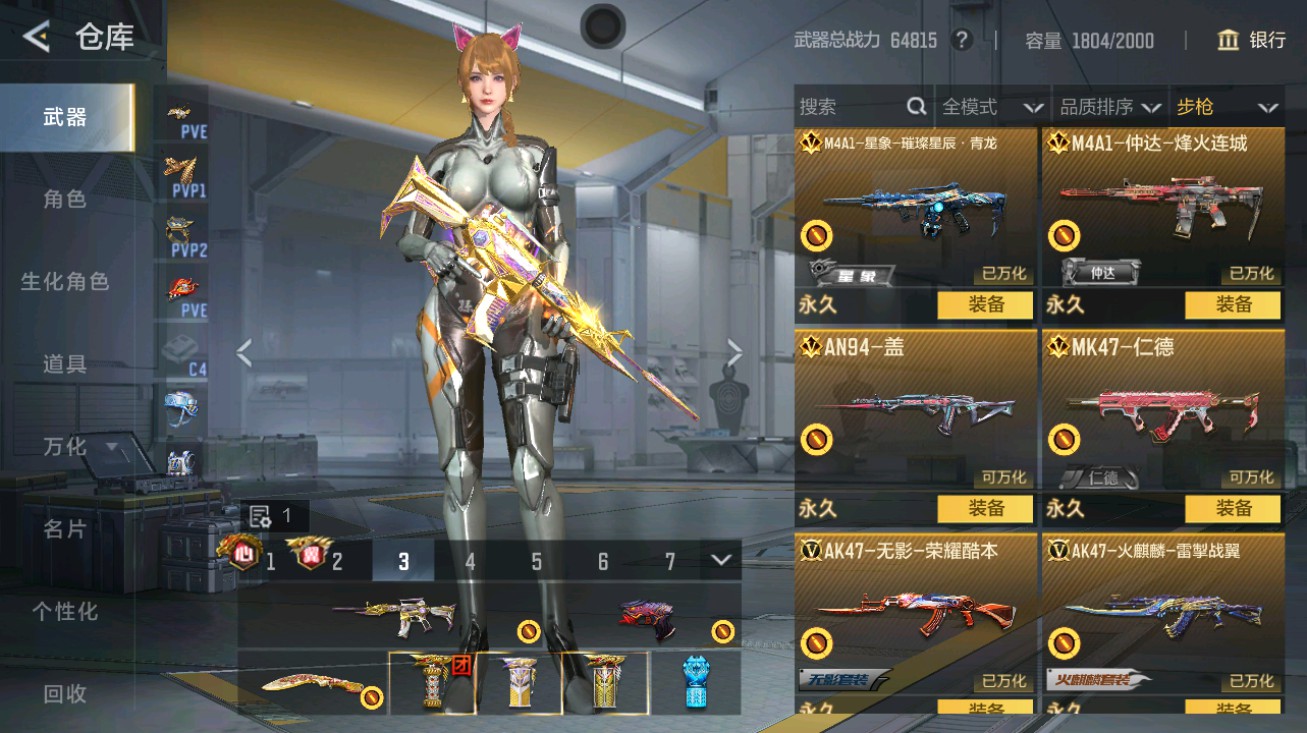Viewport: 1307px width, 733px height.
Task: Click 装备 for the AN94-盖
Action: [985, 509]
